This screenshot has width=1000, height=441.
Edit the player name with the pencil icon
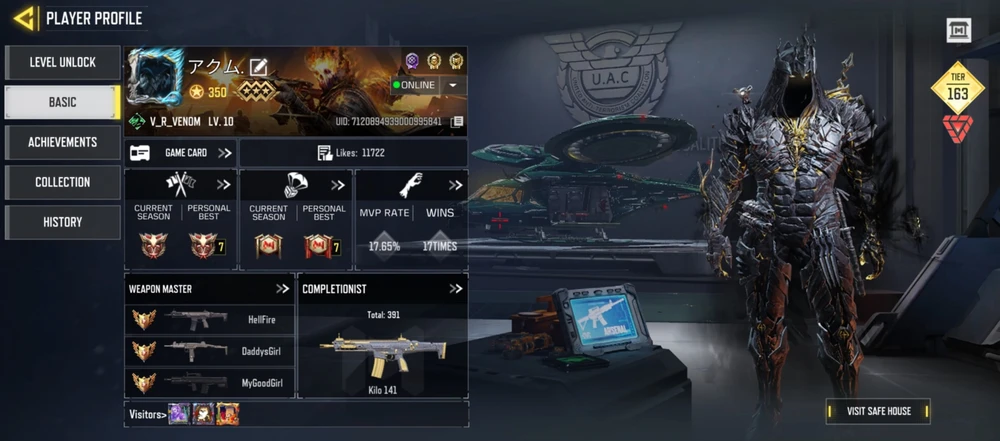point(259,67)
